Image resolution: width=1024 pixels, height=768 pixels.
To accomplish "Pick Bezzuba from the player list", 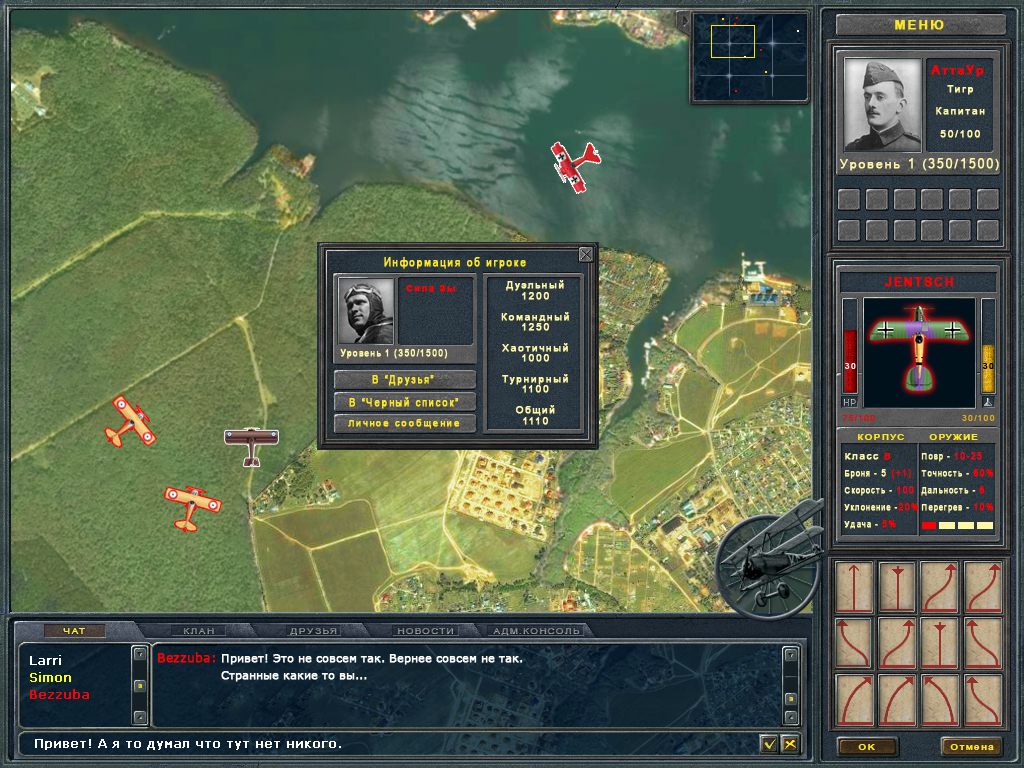I will 59,695.
